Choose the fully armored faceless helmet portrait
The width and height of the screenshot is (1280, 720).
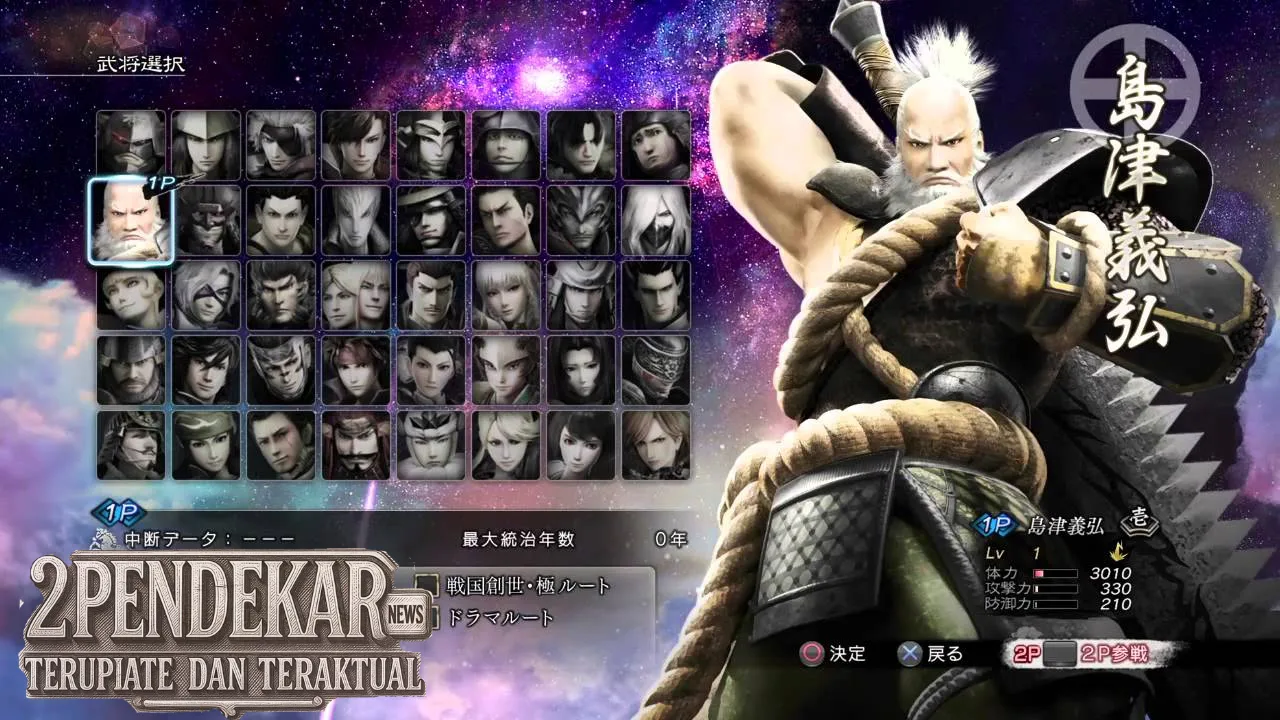click(656, 370)
